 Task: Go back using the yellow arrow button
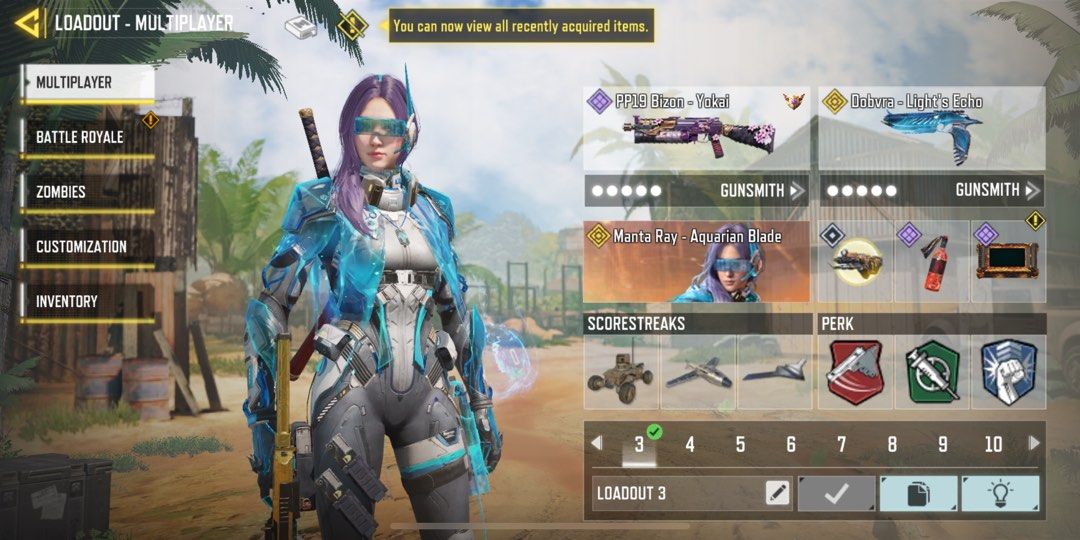(27, 23)
